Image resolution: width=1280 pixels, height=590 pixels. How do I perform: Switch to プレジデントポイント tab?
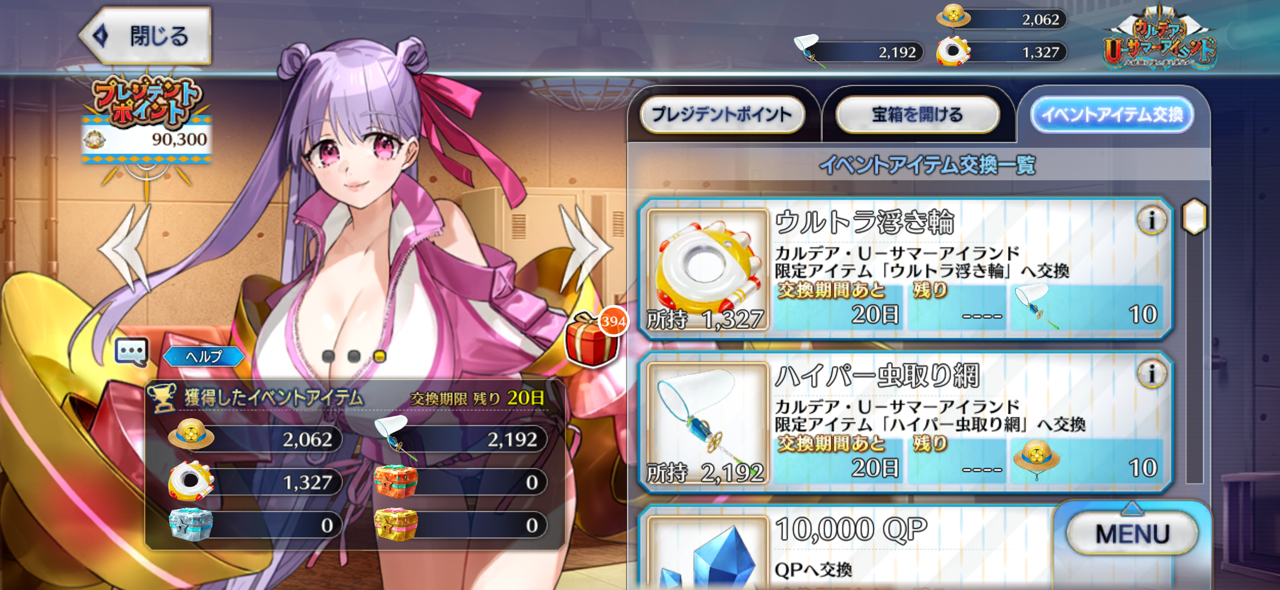pos(722,115)
